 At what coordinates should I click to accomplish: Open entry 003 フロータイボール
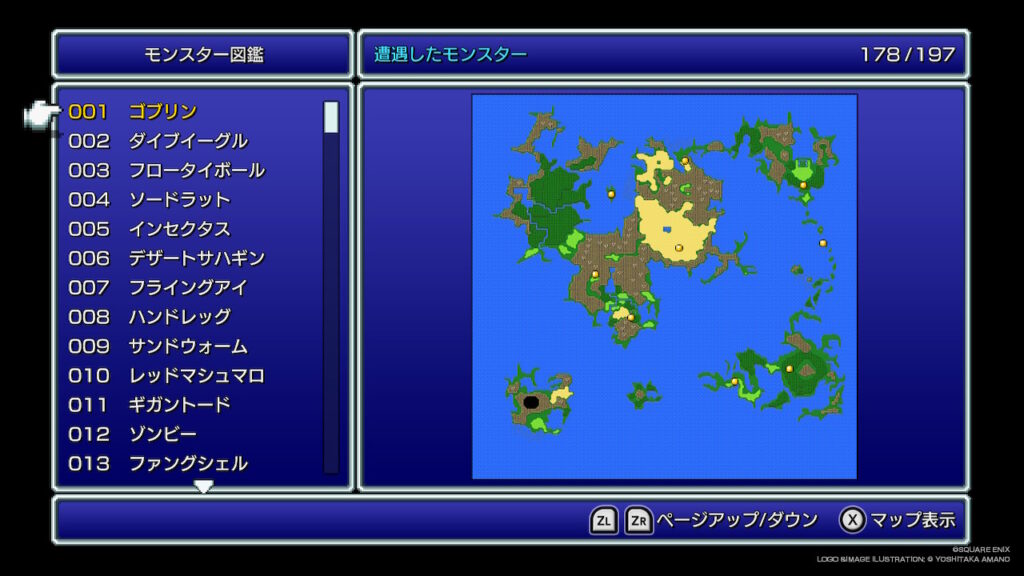[196, 170]
